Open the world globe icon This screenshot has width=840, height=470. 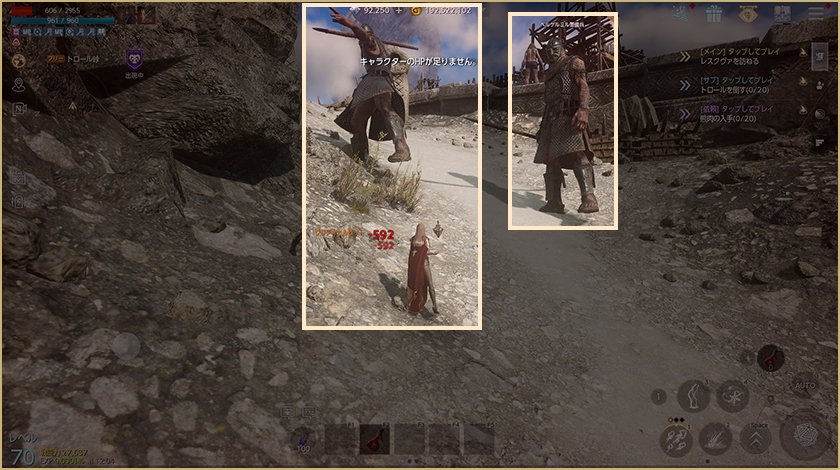click(x=19, y=61)
